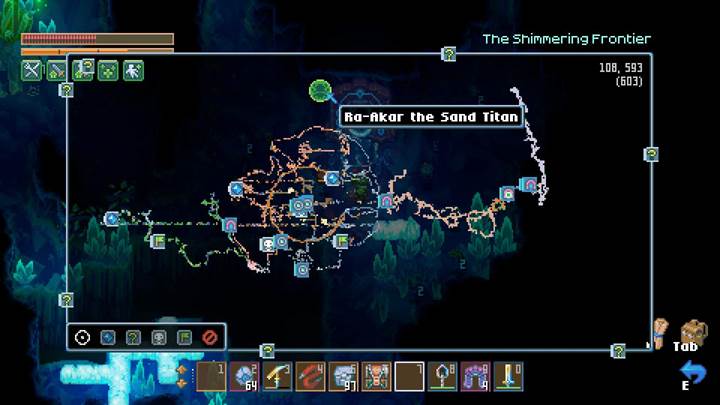This screenshot has height=405, width=720.
Task: Toggle the white circle marker filter
Action: pos(82,338)
